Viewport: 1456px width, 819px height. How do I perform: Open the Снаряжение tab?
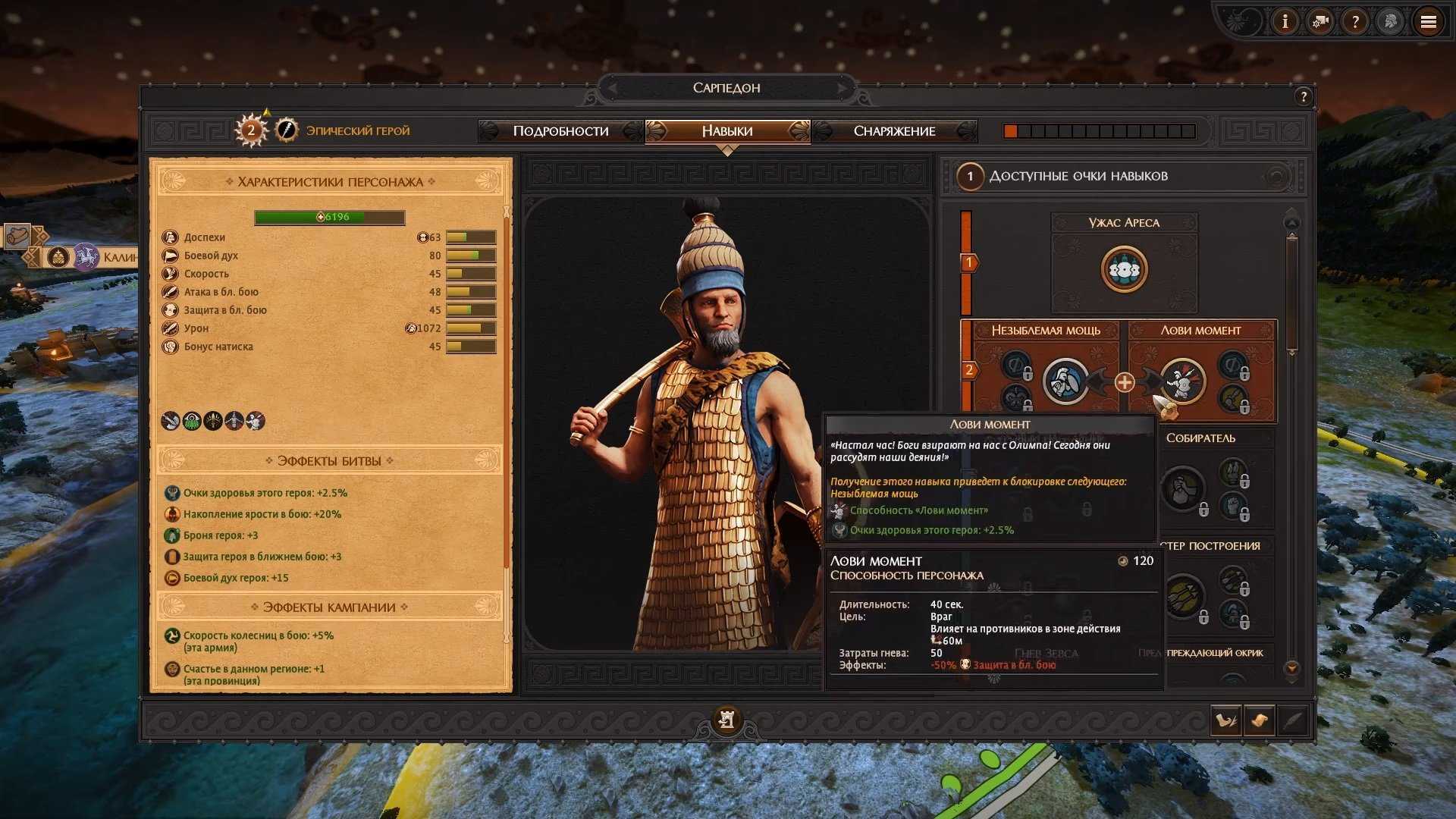coord(894,131)
